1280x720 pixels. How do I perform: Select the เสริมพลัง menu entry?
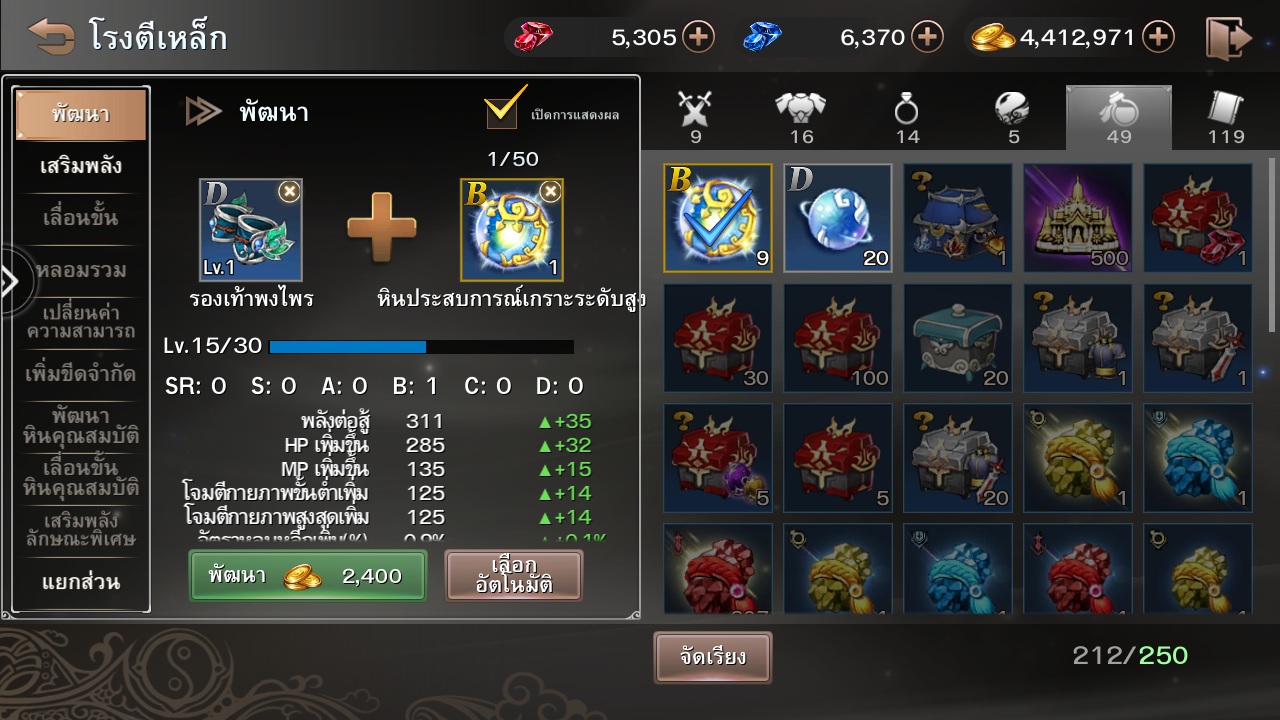(81, 166)
